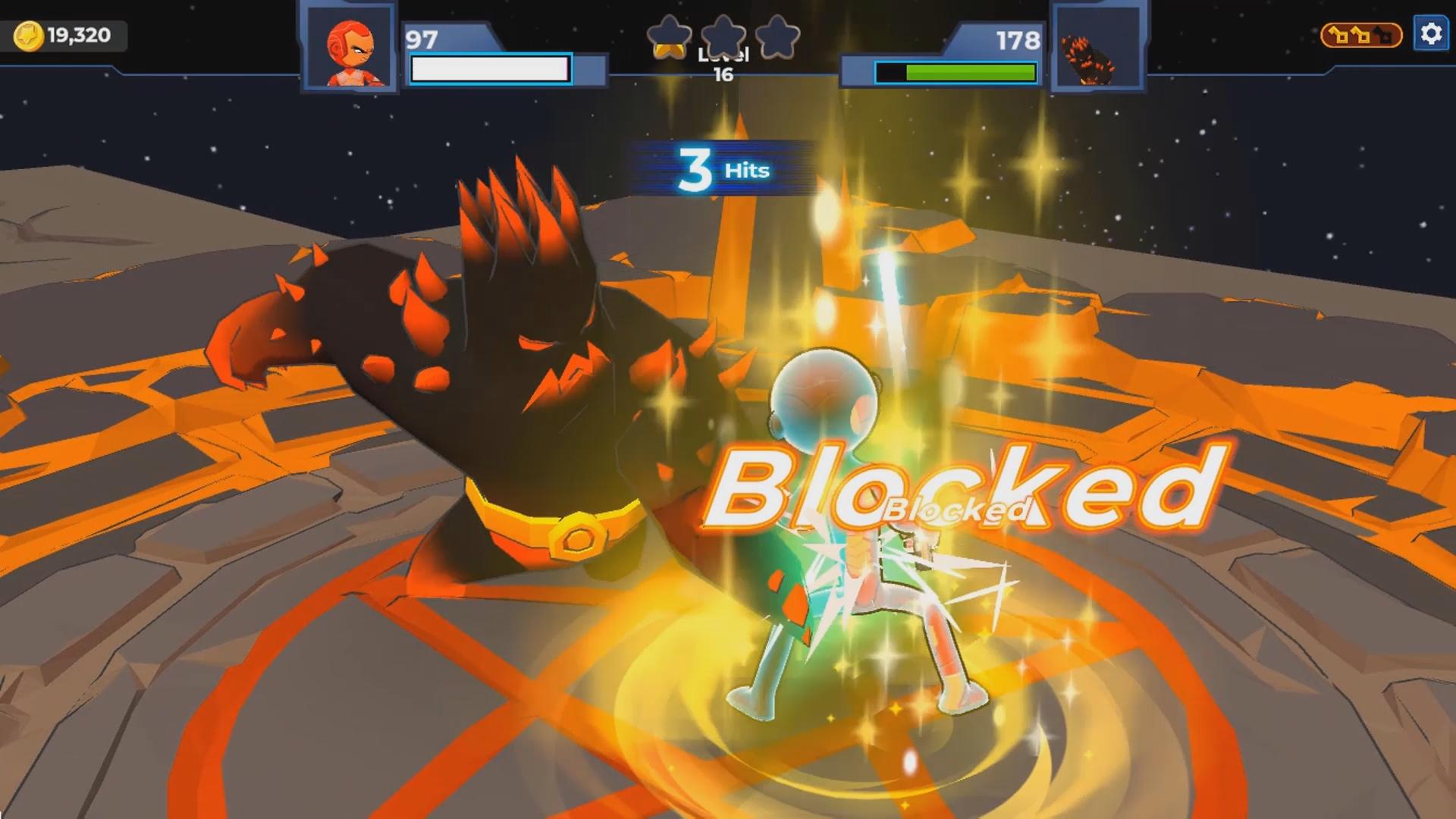Open the Settings gear menu
The image size is (1456, 819).
click(1432, 33)
